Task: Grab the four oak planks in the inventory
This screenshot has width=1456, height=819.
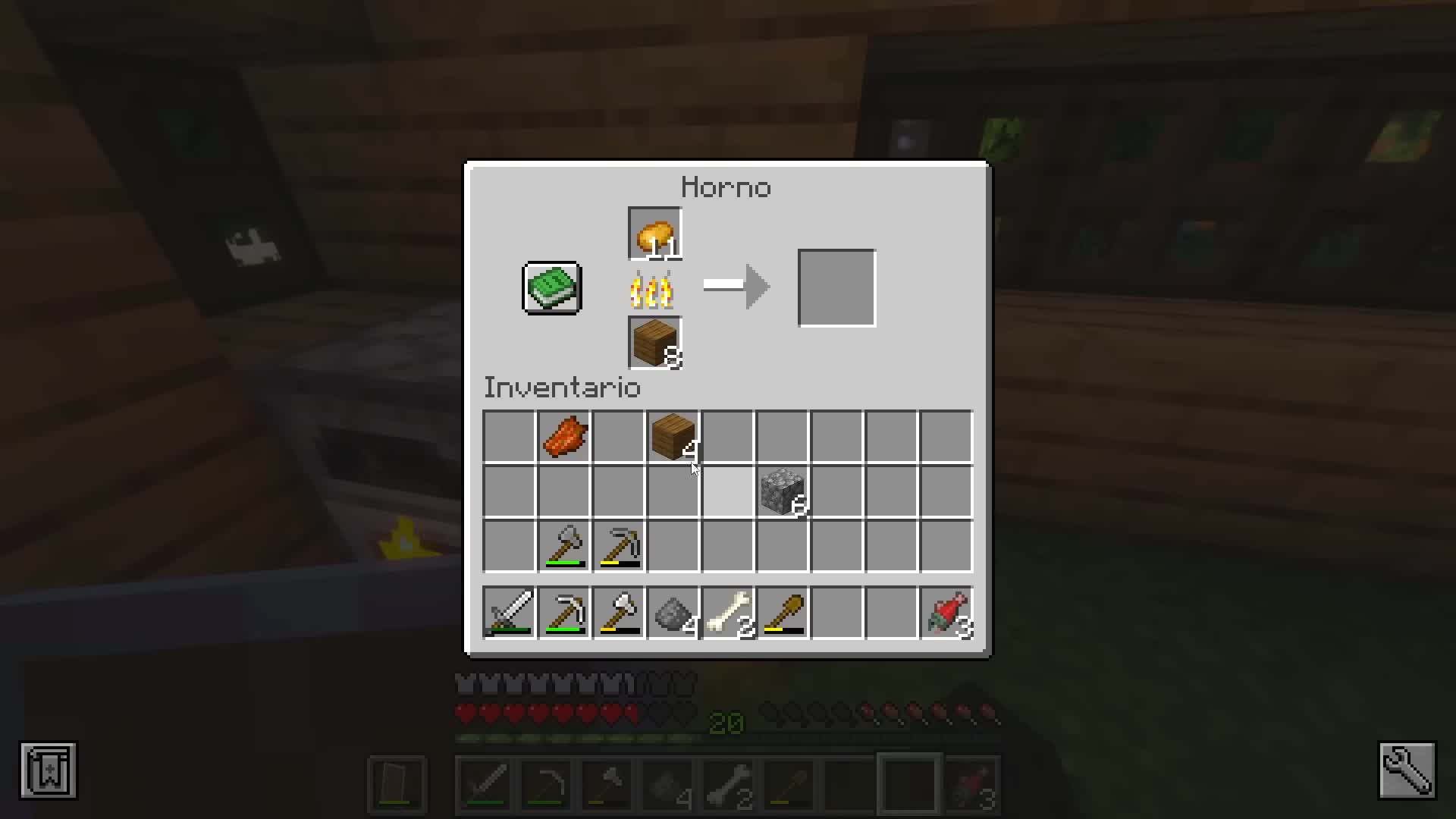Action: tap(673, 437)
